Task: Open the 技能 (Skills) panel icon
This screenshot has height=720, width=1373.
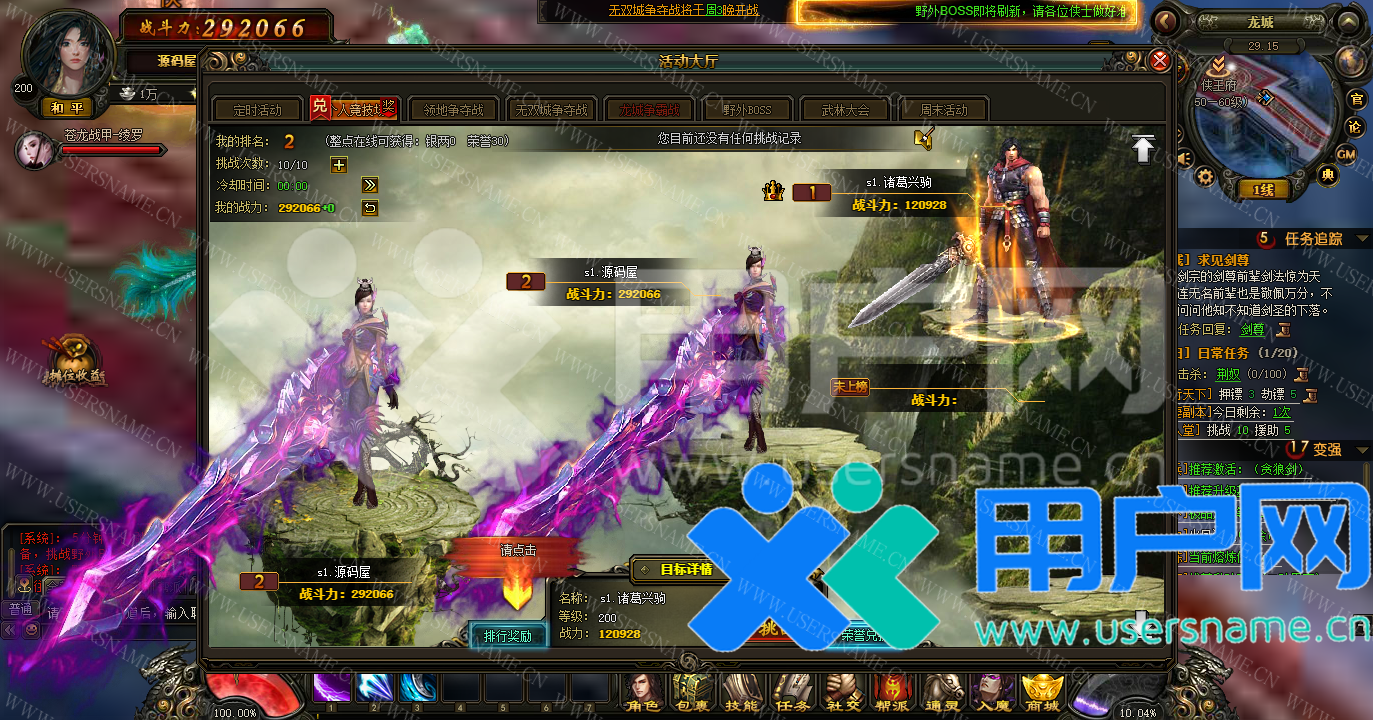Action: point(742,690)
